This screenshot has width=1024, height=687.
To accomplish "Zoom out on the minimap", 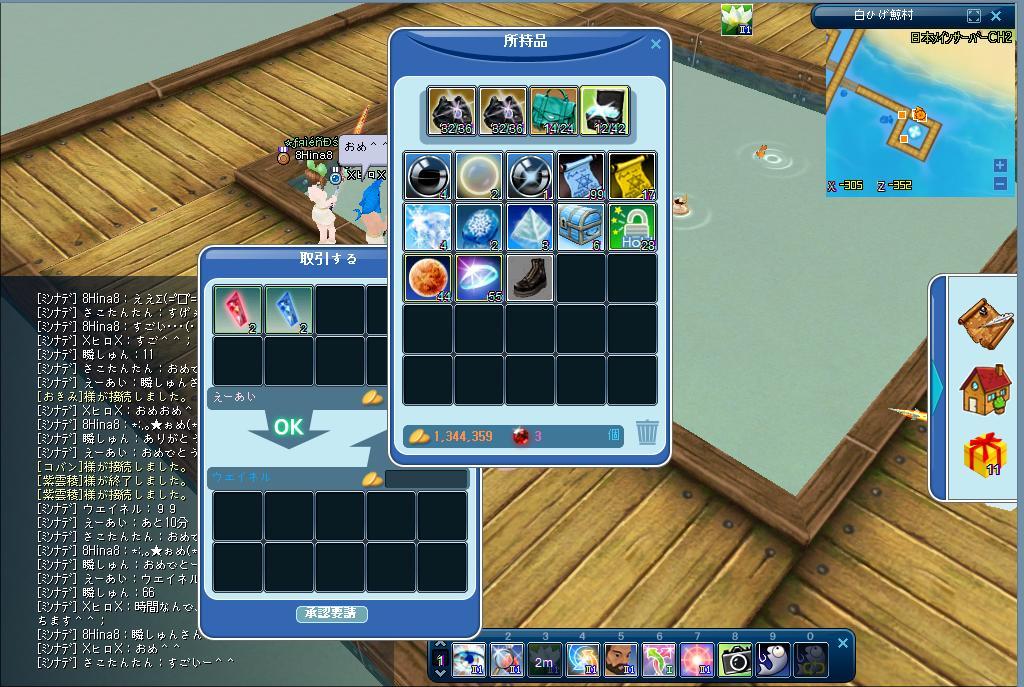I will (x=1000, y=183).
